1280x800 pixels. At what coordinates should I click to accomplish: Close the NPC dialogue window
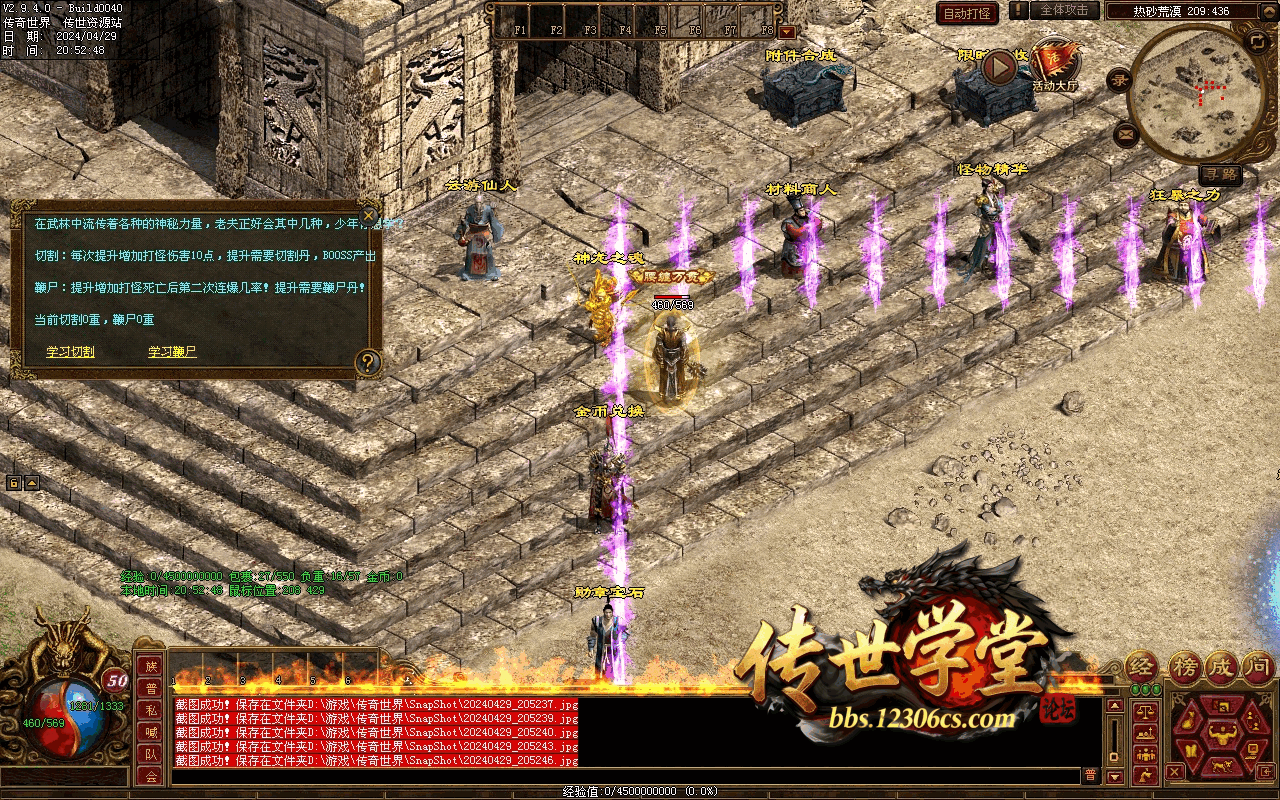click(368, 215)
